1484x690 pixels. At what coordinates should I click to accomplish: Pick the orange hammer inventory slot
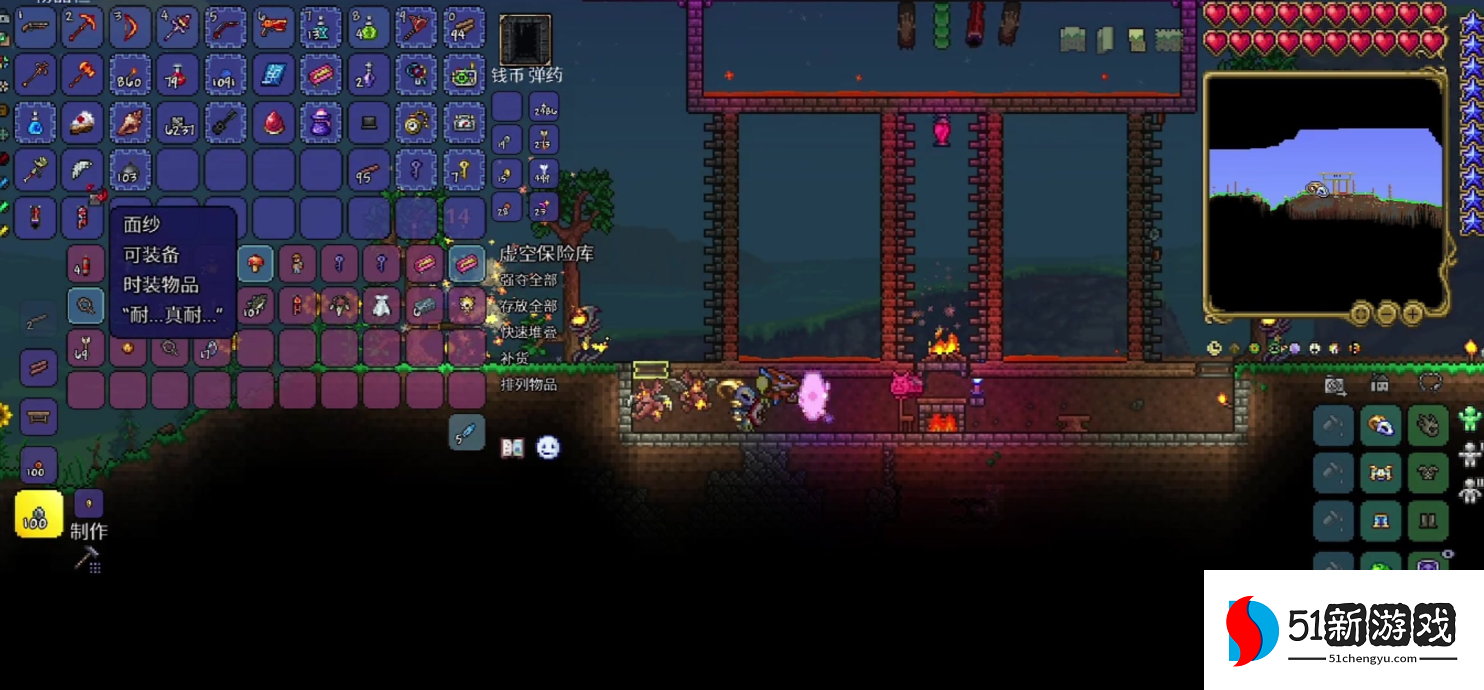click(83, 74)
